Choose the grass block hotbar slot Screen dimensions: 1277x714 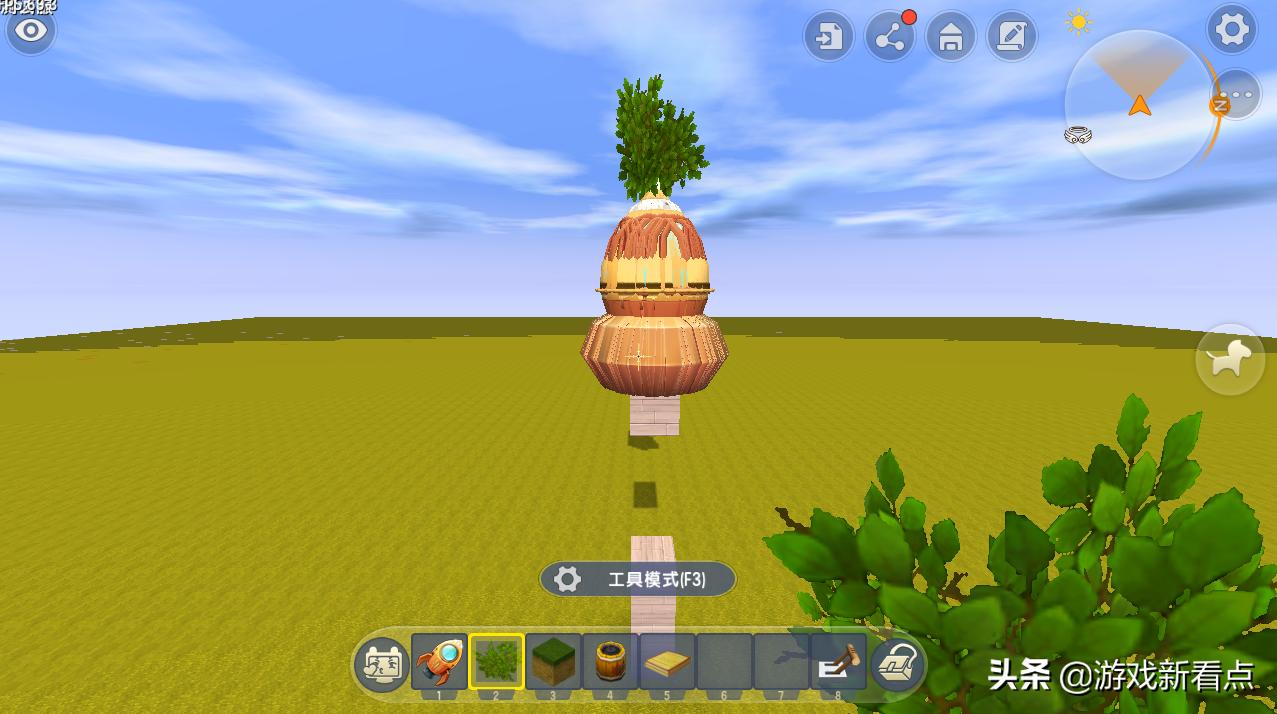553,662
